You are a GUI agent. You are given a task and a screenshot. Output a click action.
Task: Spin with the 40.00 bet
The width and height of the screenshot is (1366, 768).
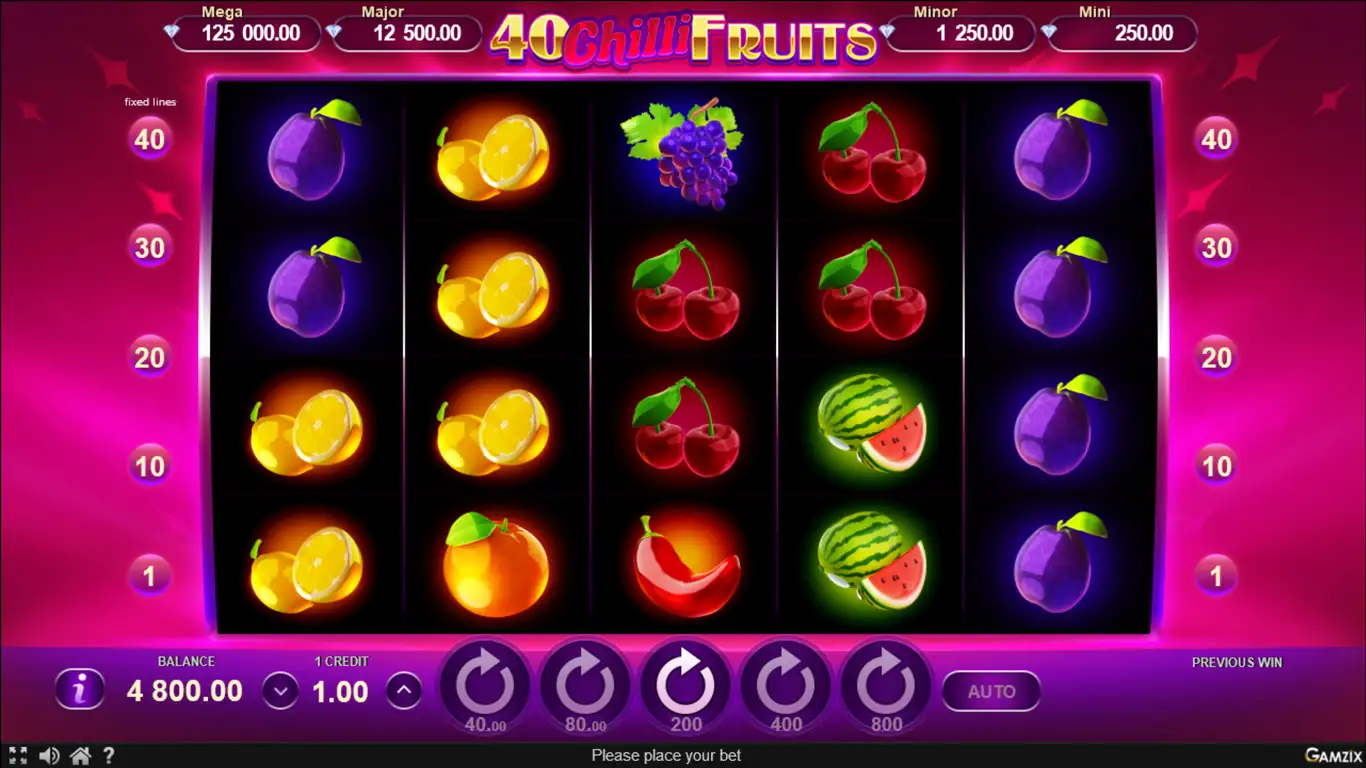pyautogui.click(x=485, y=687)
